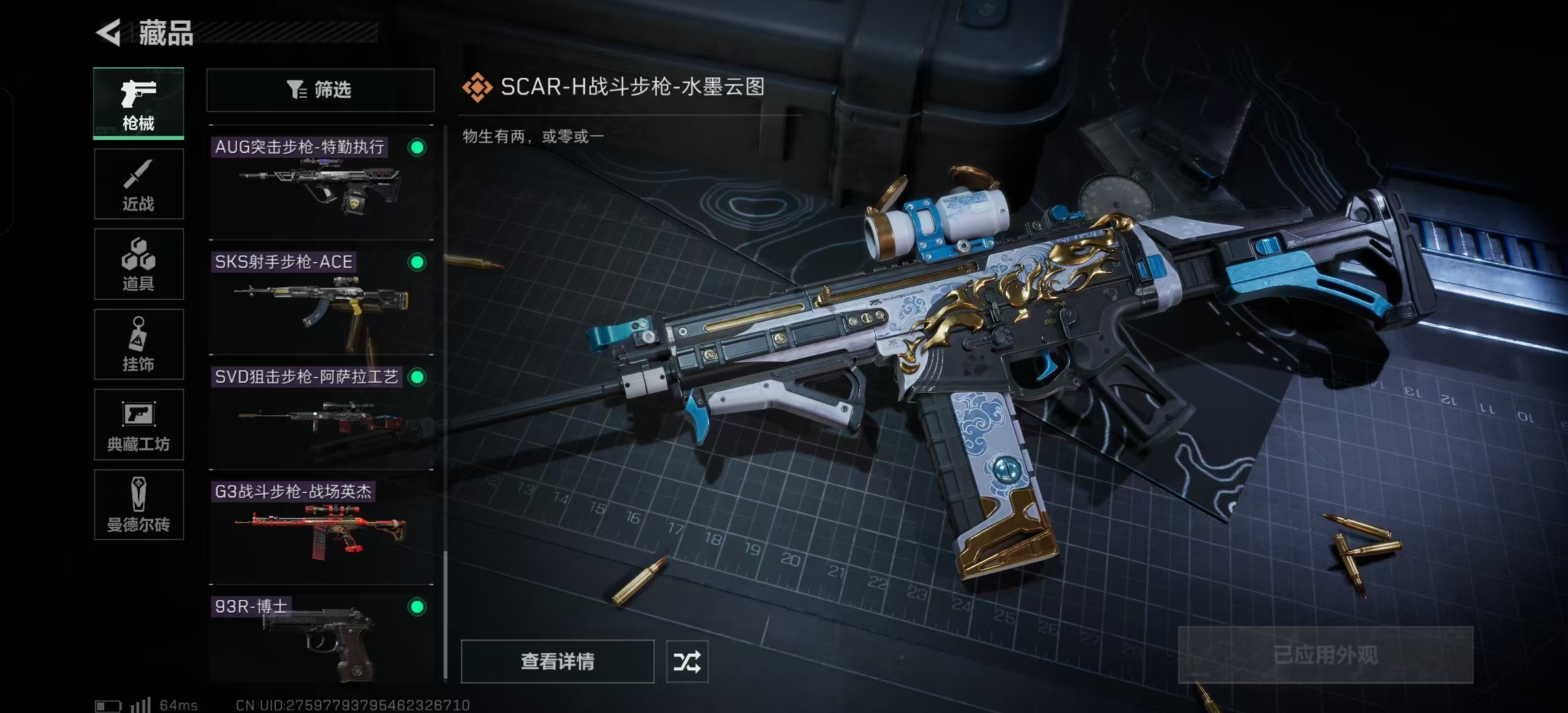Go back using the arrow beside 藏品
The height and width of the screenshot is (713, 1568).
coord(110,32)
